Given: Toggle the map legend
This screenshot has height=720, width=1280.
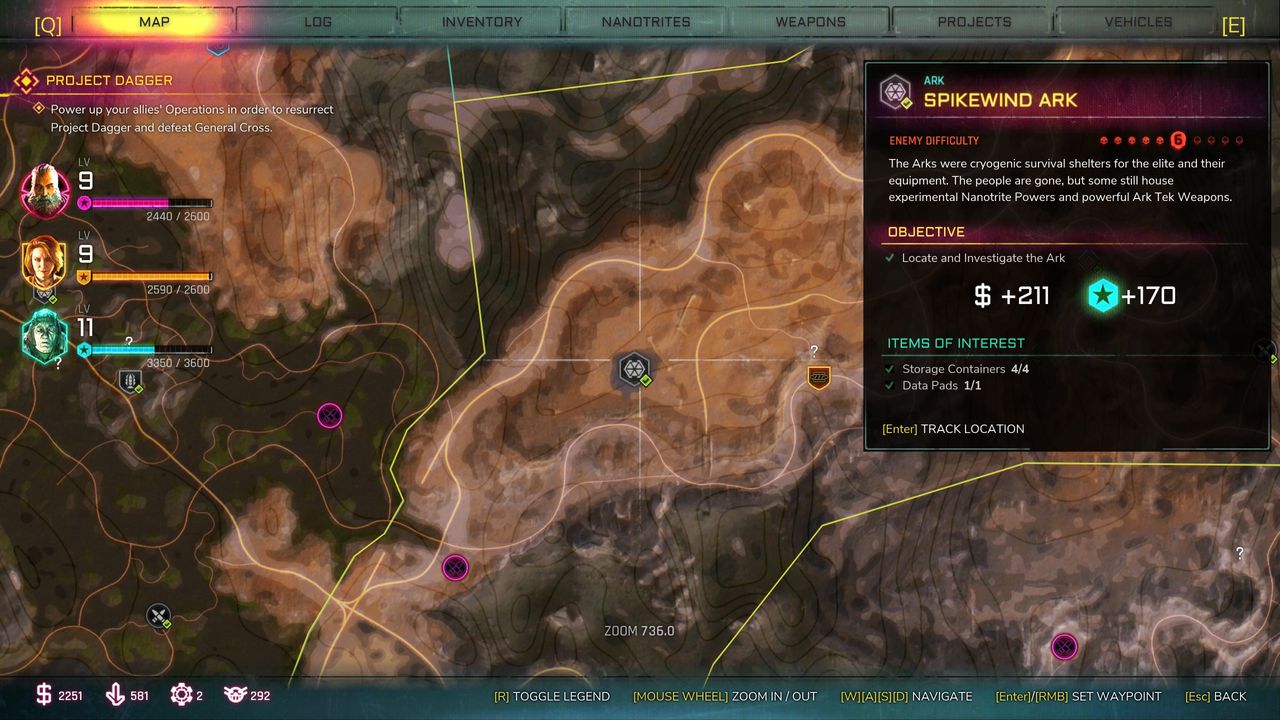Looking at the screenshot, I should 552,696.
